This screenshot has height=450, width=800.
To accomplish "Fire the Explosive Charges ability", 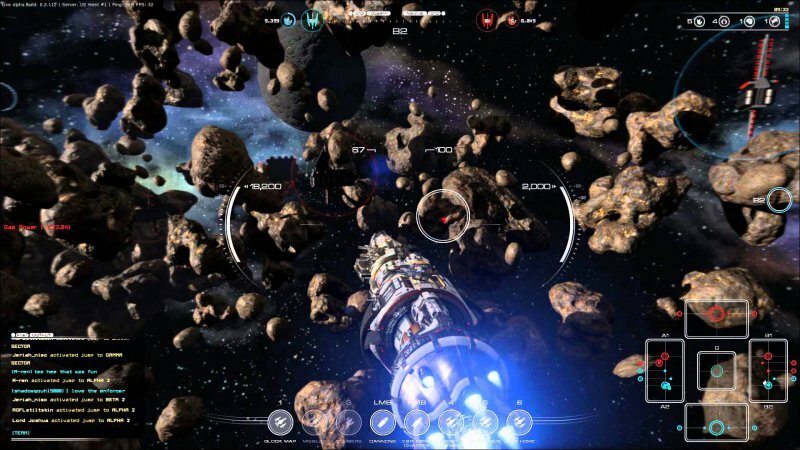I will (x=418, y=422).
